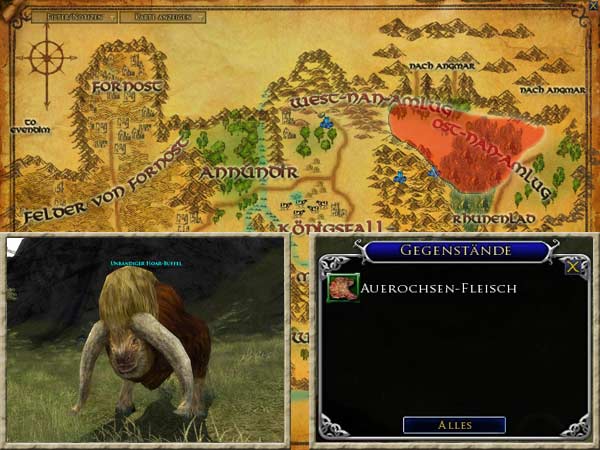Open the Karte anzeigen dropdown
The height and width of the screenshot is (450, 600).
click(168, 17)
